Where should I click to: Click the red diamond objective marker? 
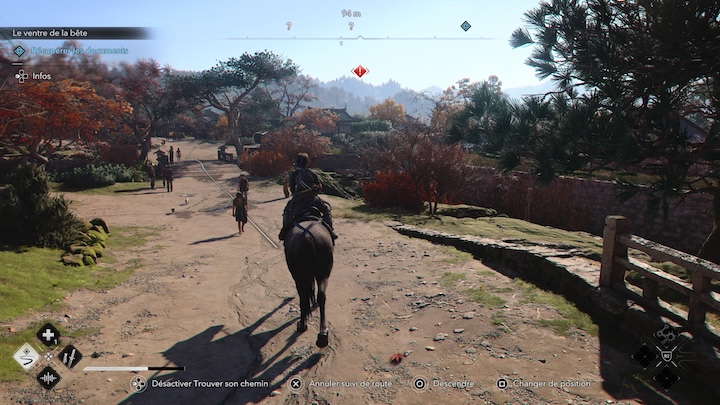360,71
